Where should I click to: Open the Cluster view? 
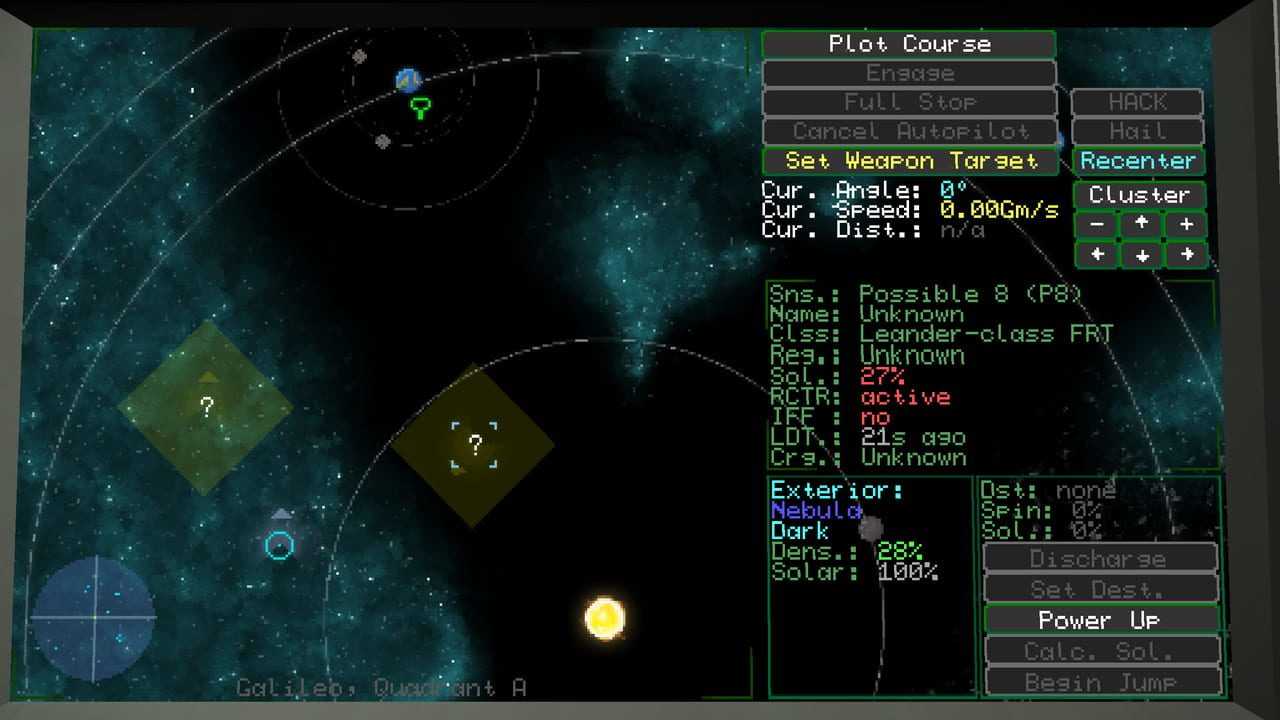click(x=1139, y=195)
